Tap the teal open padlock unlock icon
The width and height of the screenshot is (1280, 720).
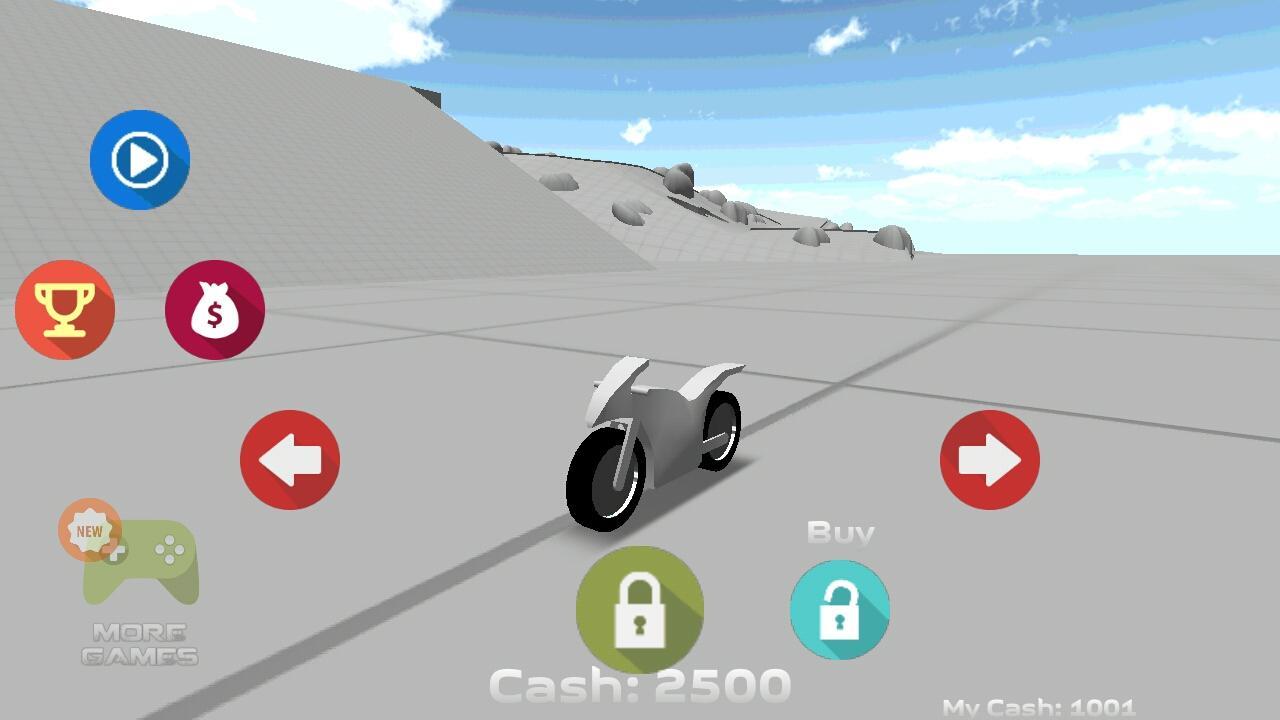point(840,610)
